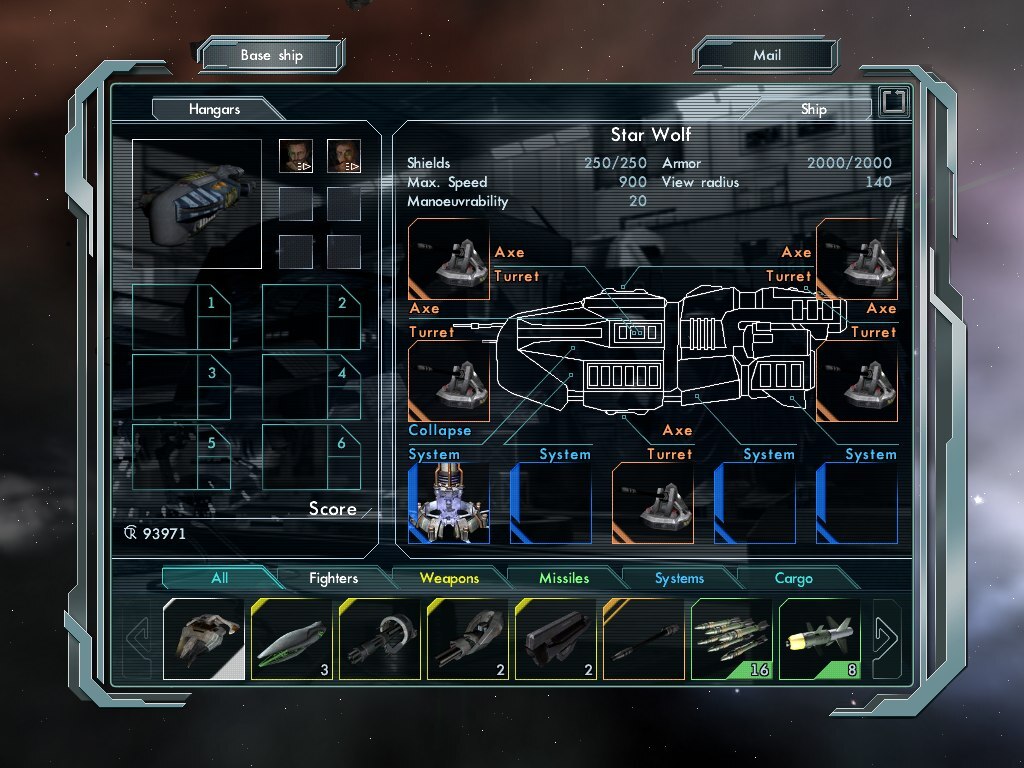This screenshot has height=768, width=1024.
Task: Switch to the Hangars tab
Action: pos(214,109)
